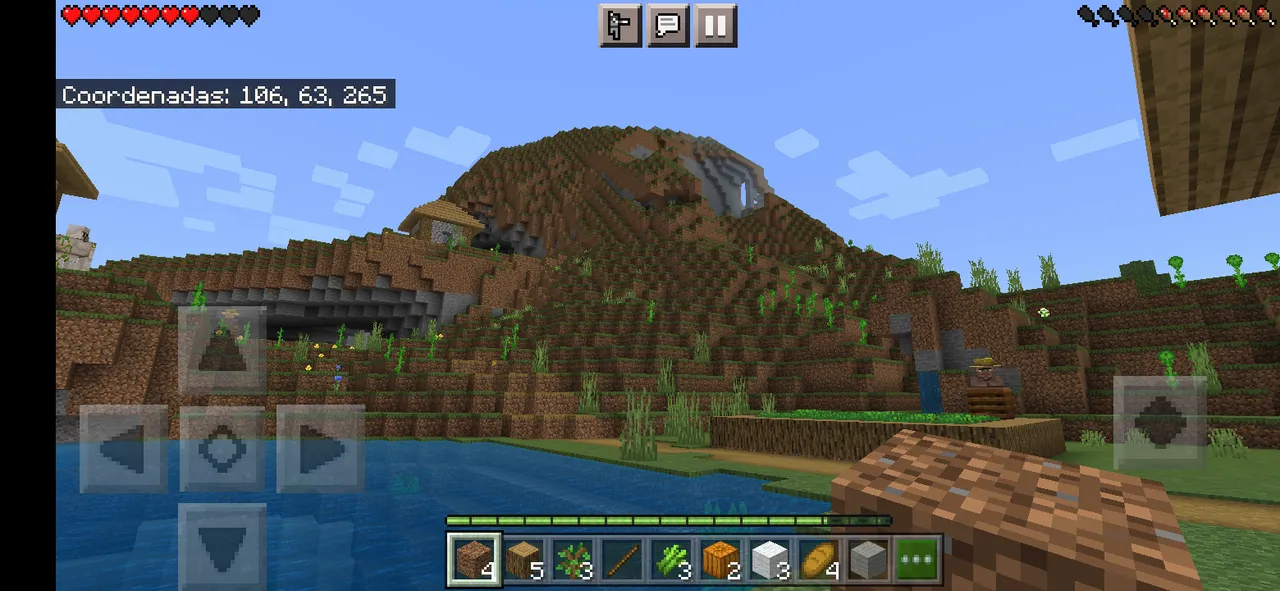
Task: Open inventory with the three-dots button
Action: (916, 559)
